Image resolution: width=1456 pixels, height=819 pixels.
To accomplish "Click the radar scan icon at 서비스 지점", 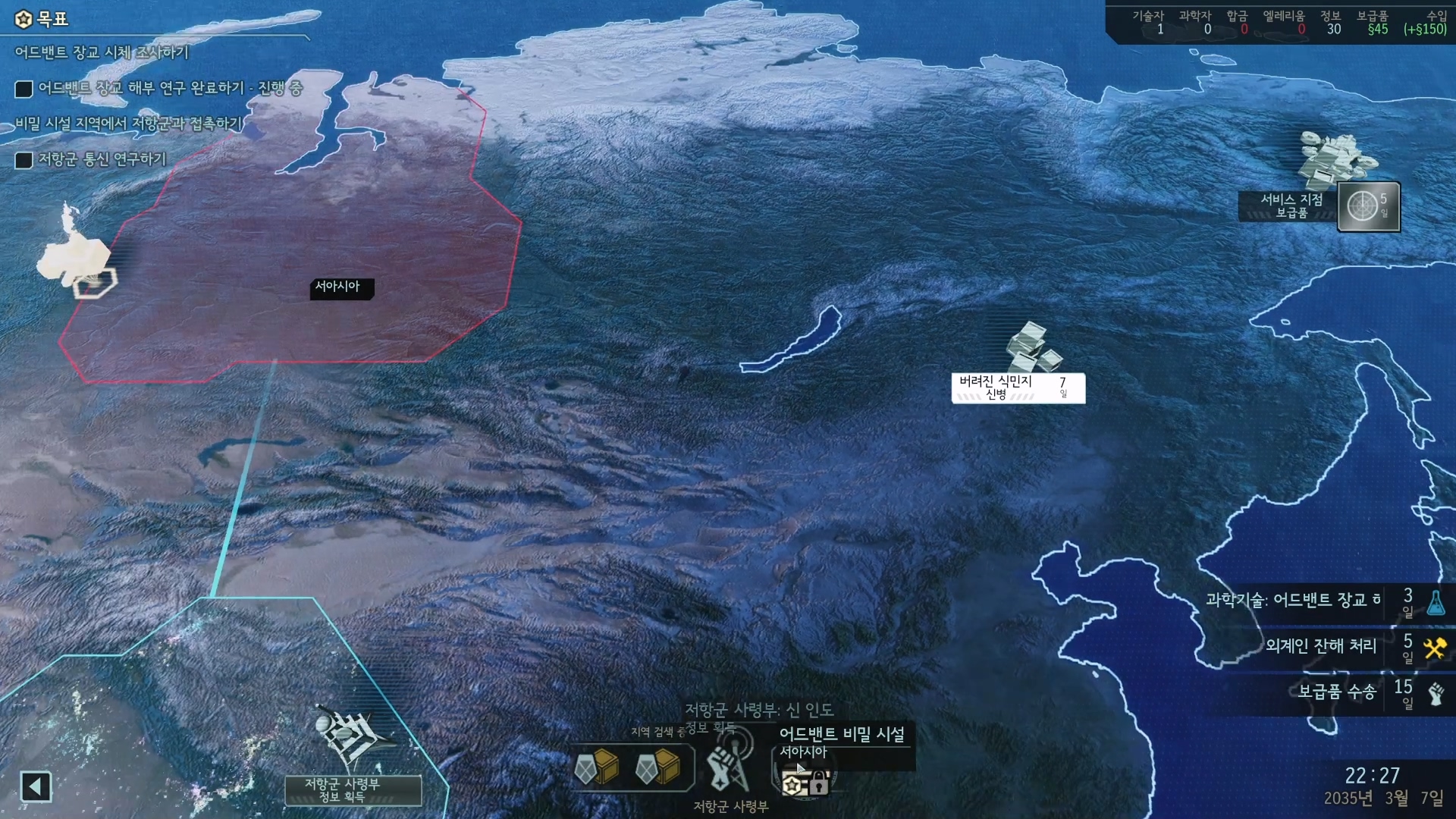I will pyautogui.click(x=1363, y=206).
